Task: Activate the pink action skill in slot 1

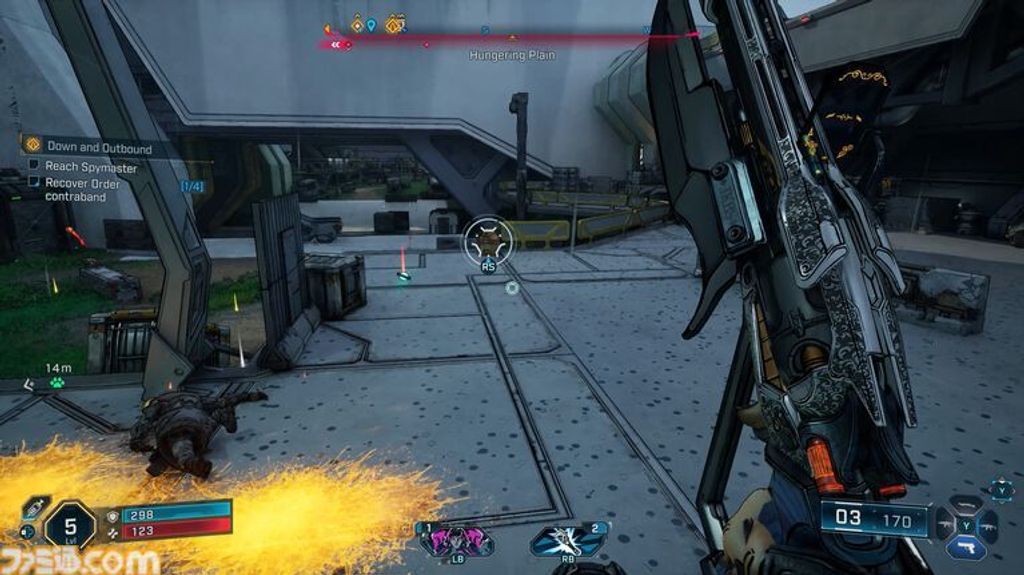Action: pyautogui.click(x=455, y=541)
